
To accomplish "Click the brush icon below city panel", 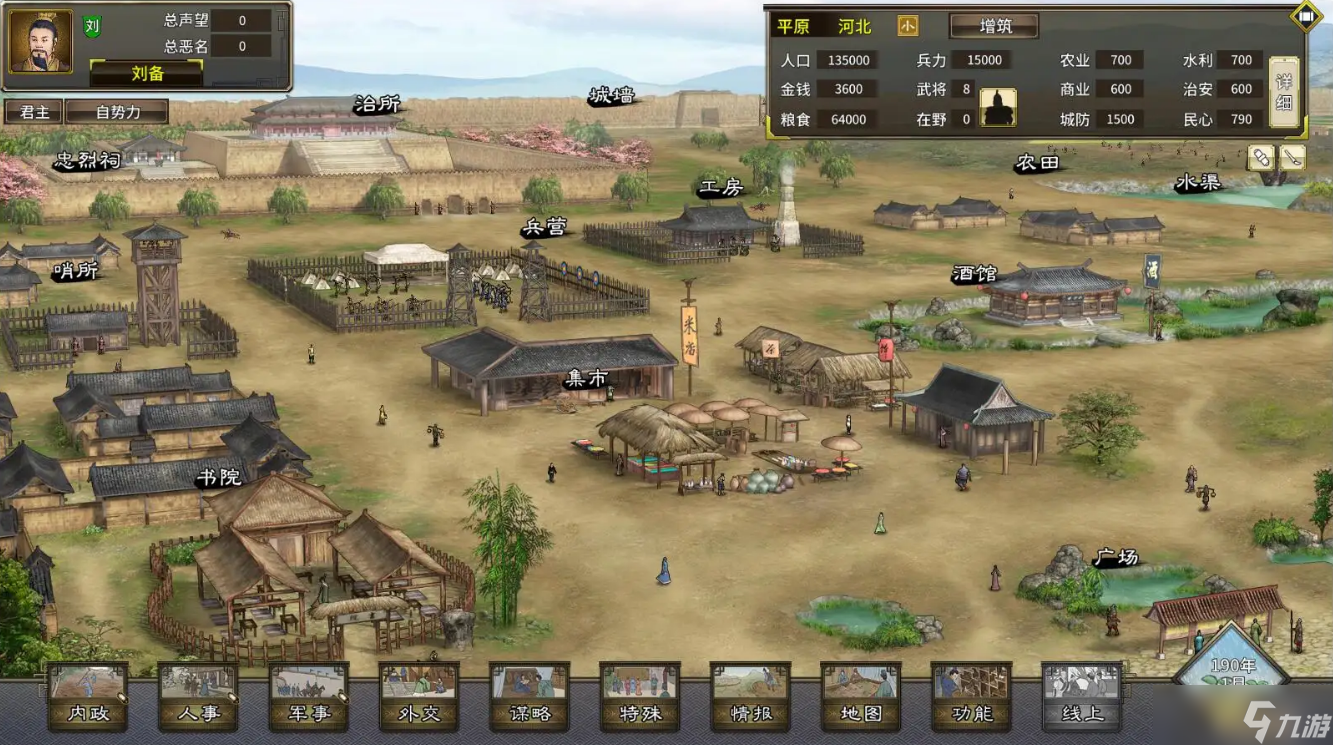I will tap(1293, 157).
